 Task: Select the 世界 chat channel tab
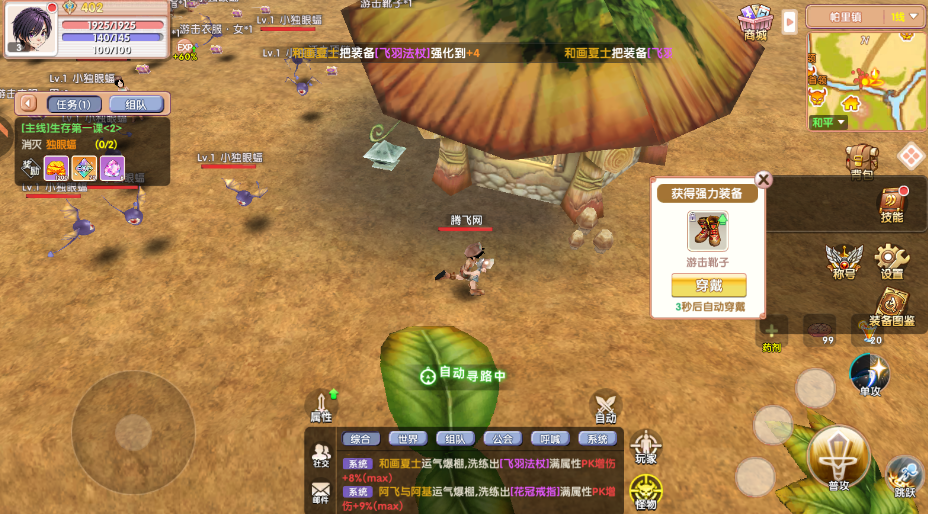coord(408,439)
